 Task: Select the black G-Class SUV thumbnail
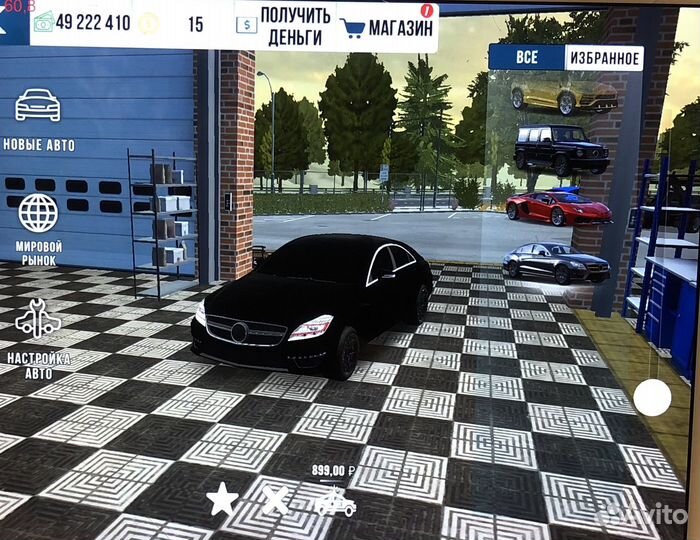(x=561, y=148)
